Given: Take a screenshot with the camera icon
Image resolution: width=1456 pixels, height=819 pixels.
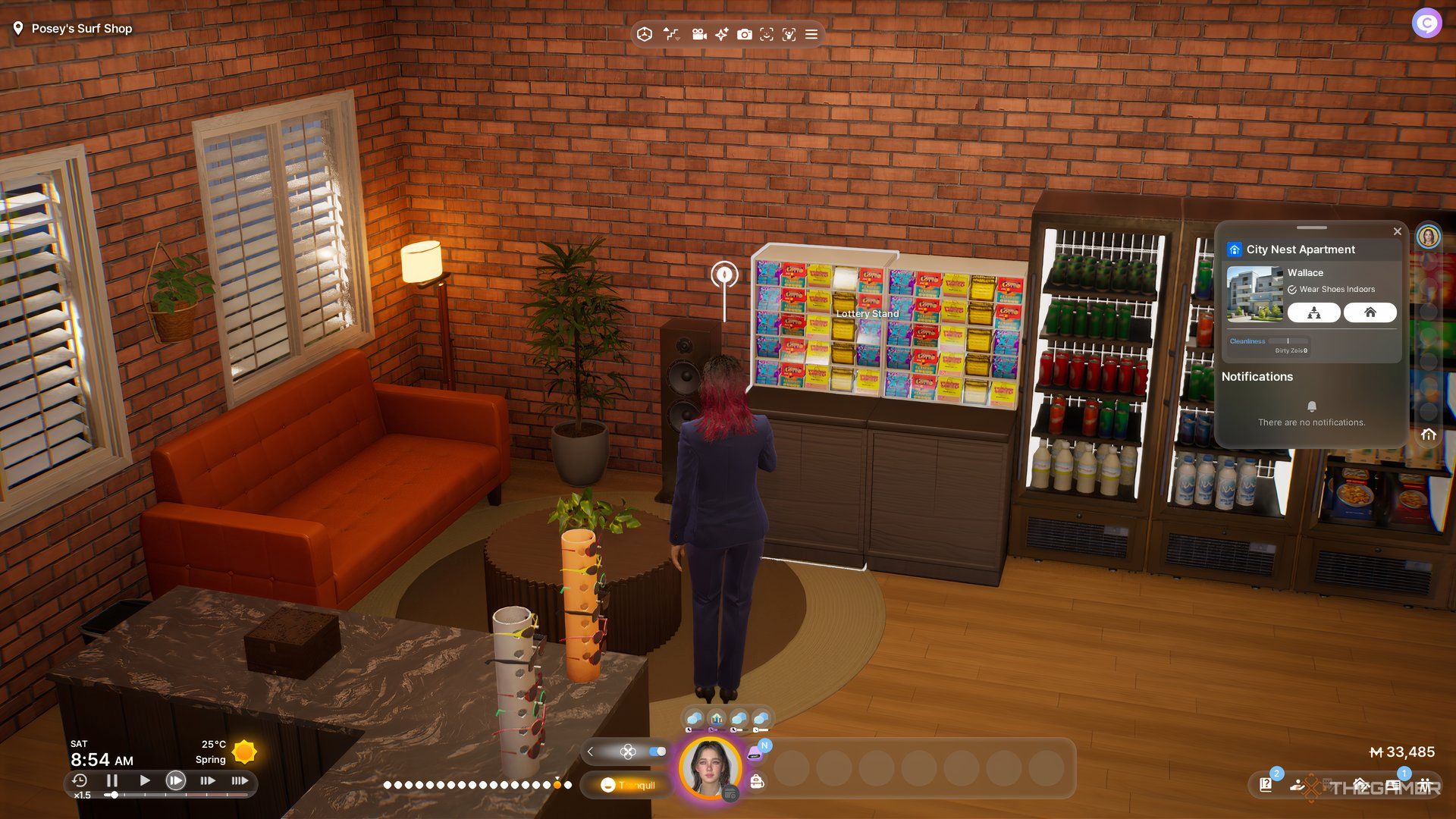Looking at the screenshot, I should [745, 34].
